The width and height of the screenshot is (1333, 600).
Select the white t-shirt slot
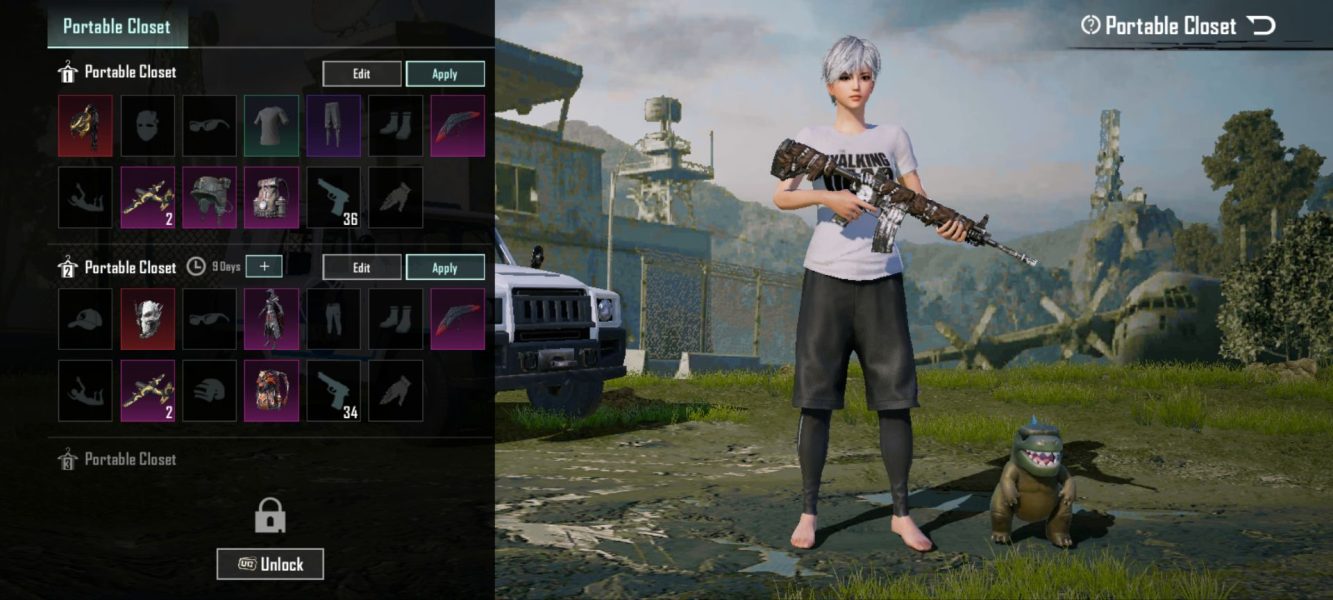coord(272,126)
